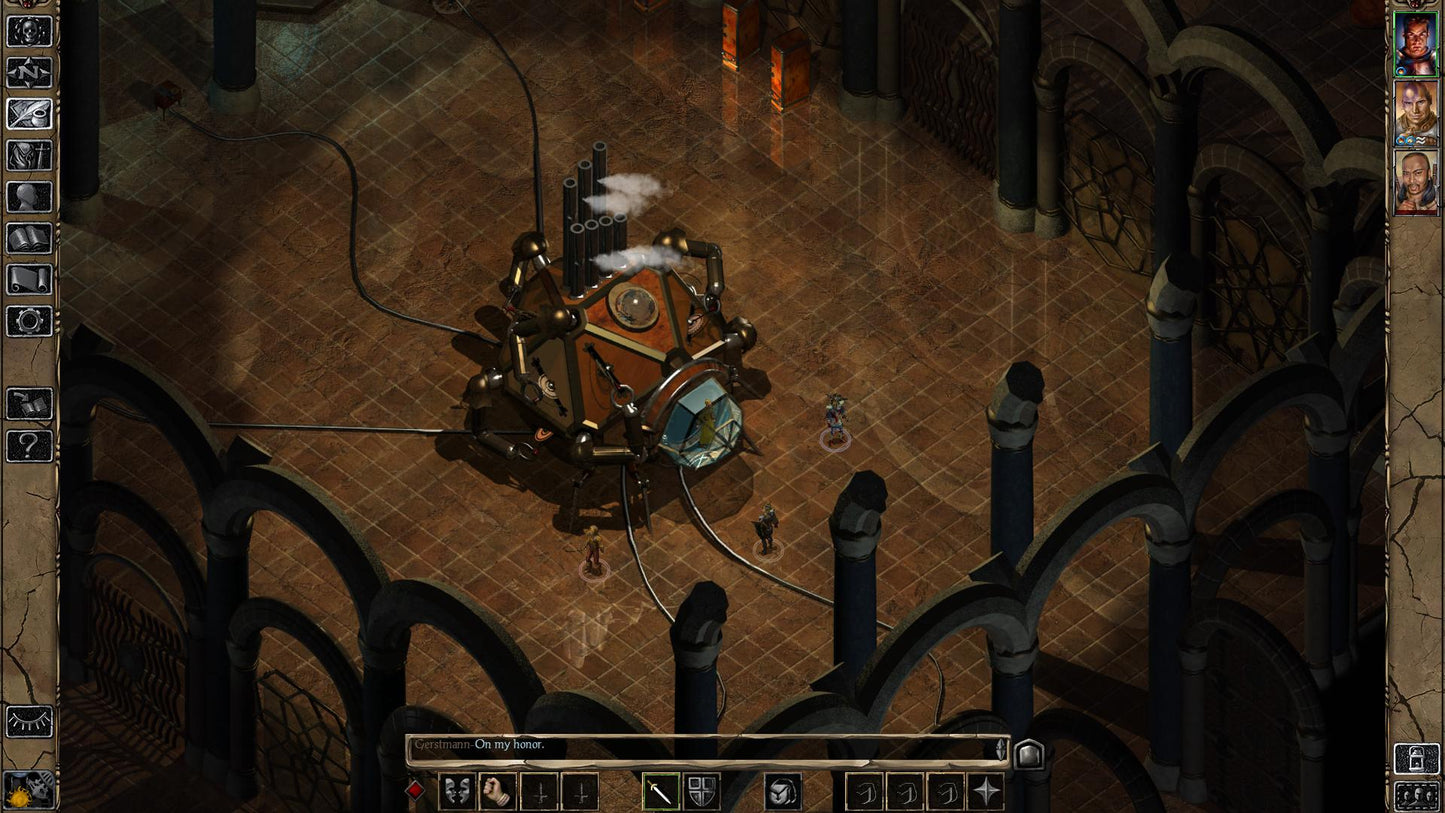Open the mage spellbook icon
This screenshot has height=813, width=1445.
tap(27, 237)
